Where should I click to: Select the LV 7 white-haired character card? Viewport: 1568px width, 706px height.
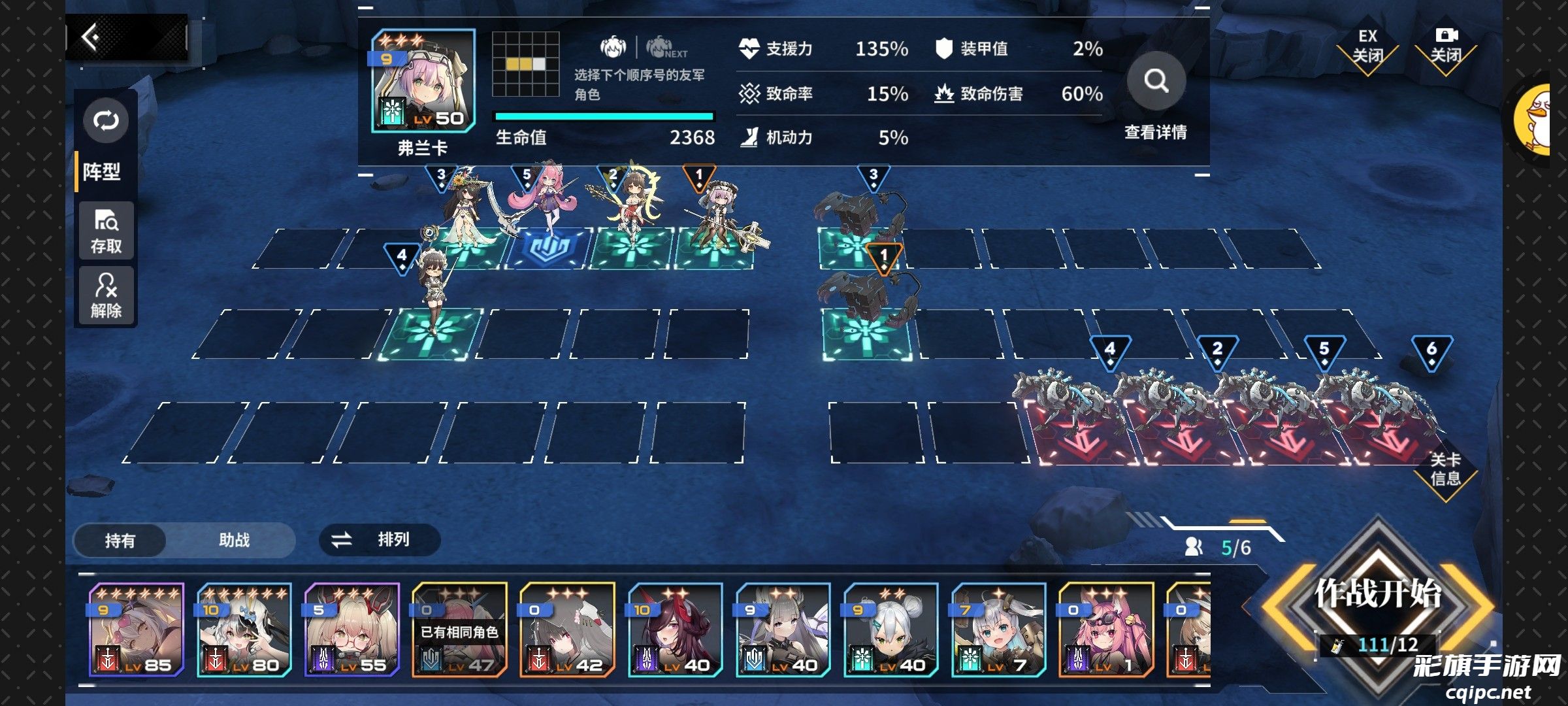[999, 630]
